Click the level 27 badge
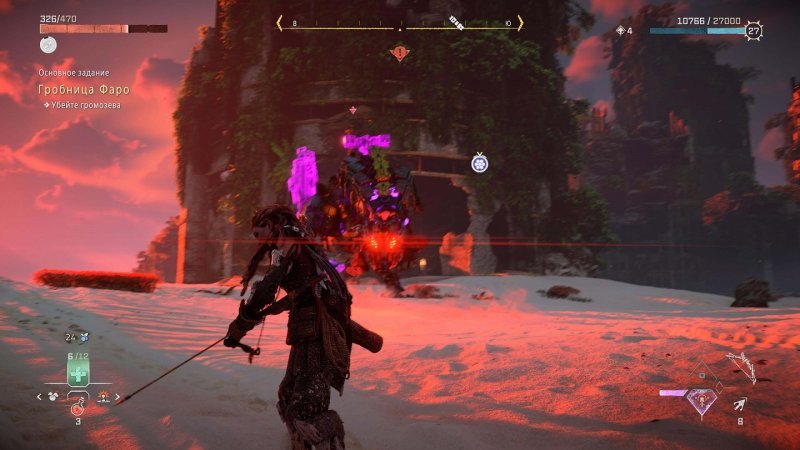 click(753, 31)
